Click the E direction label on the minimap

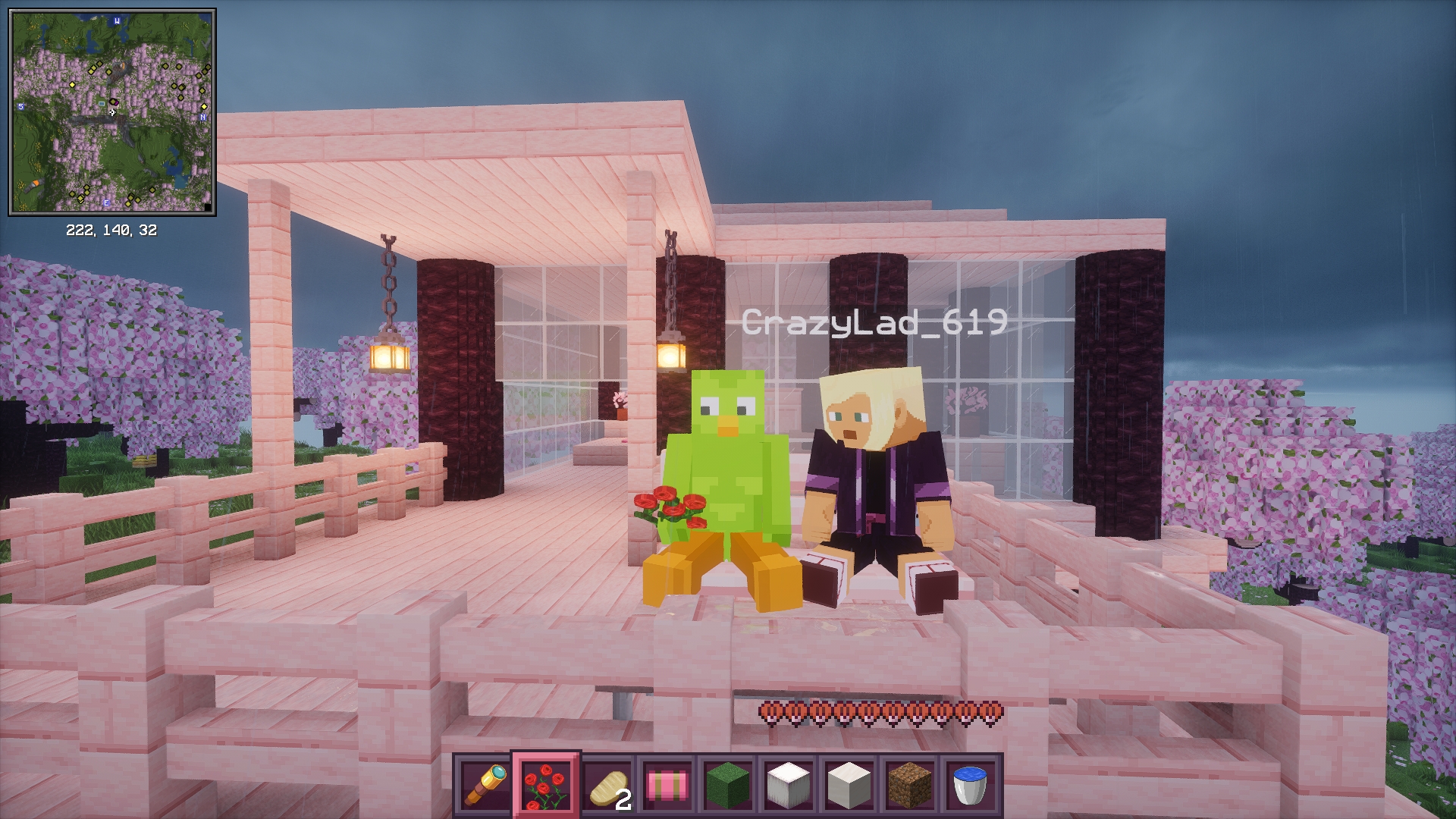pos(105,203)
